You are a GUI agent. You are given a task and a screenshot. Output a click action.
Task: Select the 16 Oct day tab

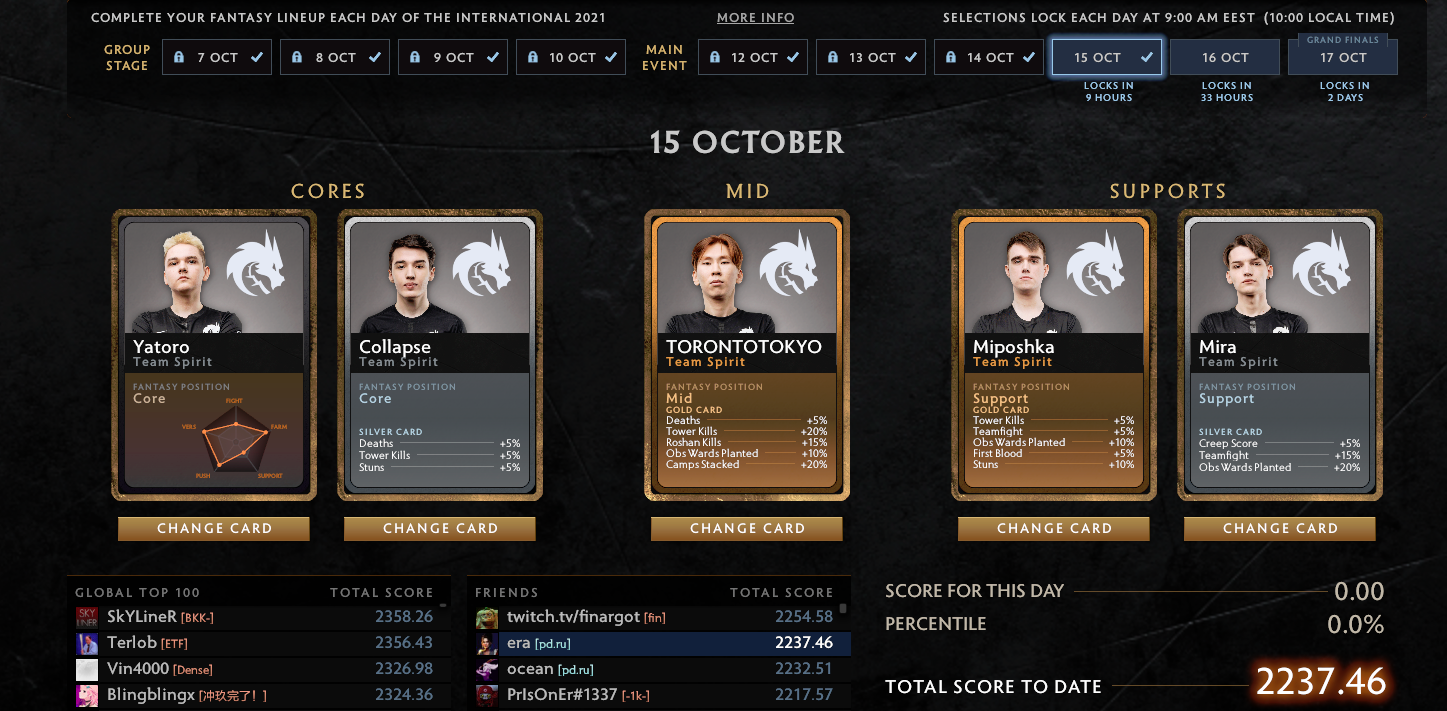click(1225, 58)
